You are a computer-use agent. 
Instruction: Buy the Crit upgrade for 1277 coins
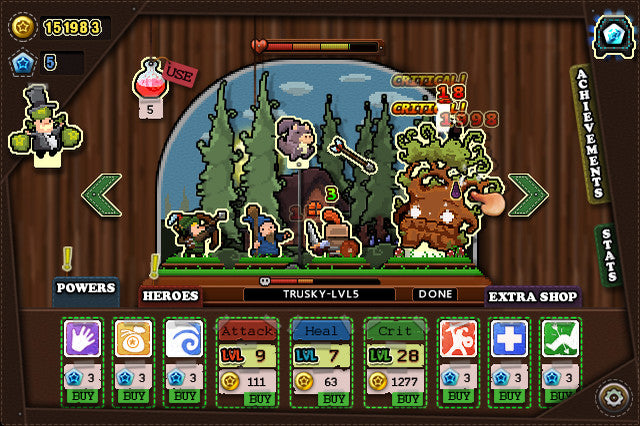click(408, 398)
